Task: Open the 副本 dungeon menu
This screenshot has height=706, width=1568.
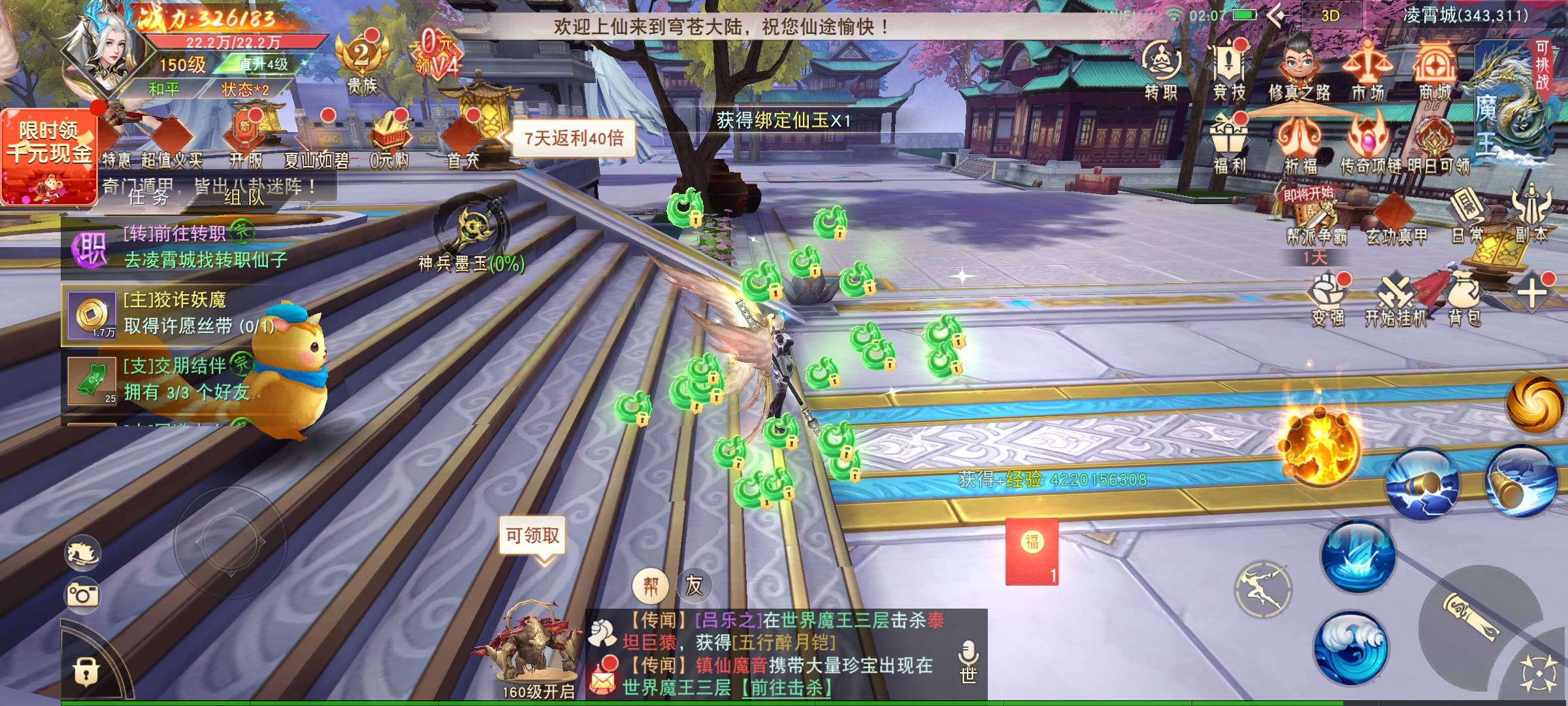Action: tap(1531, 214)
